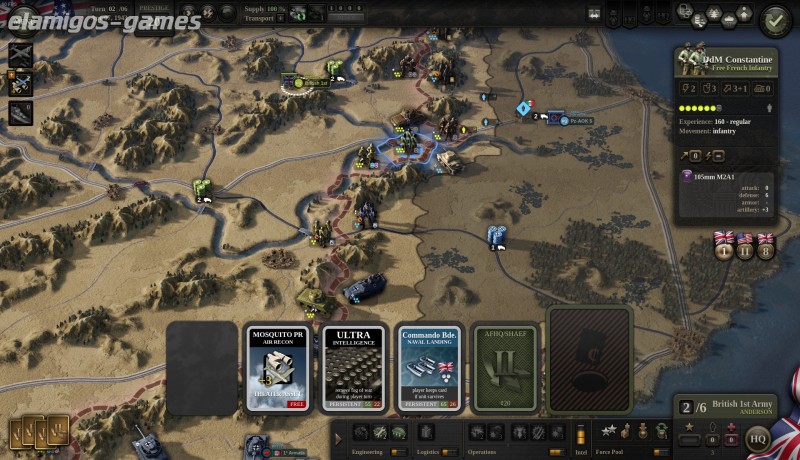Open the battleship naval support icon
800x460 pixels.
tap(20, 113)
